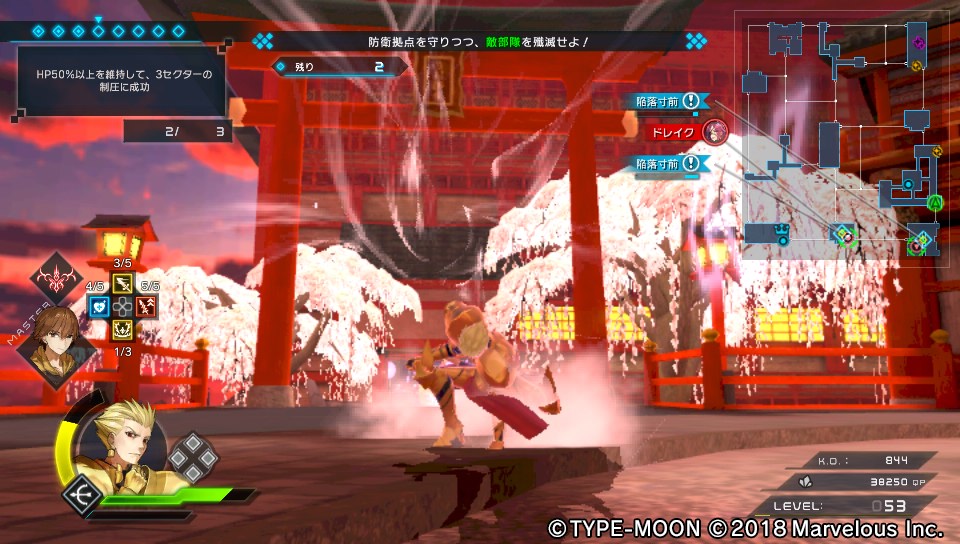Trigger the red skill icon marked 5/5
This screenshot has width=960, height=544.
(x=147, y=306)
